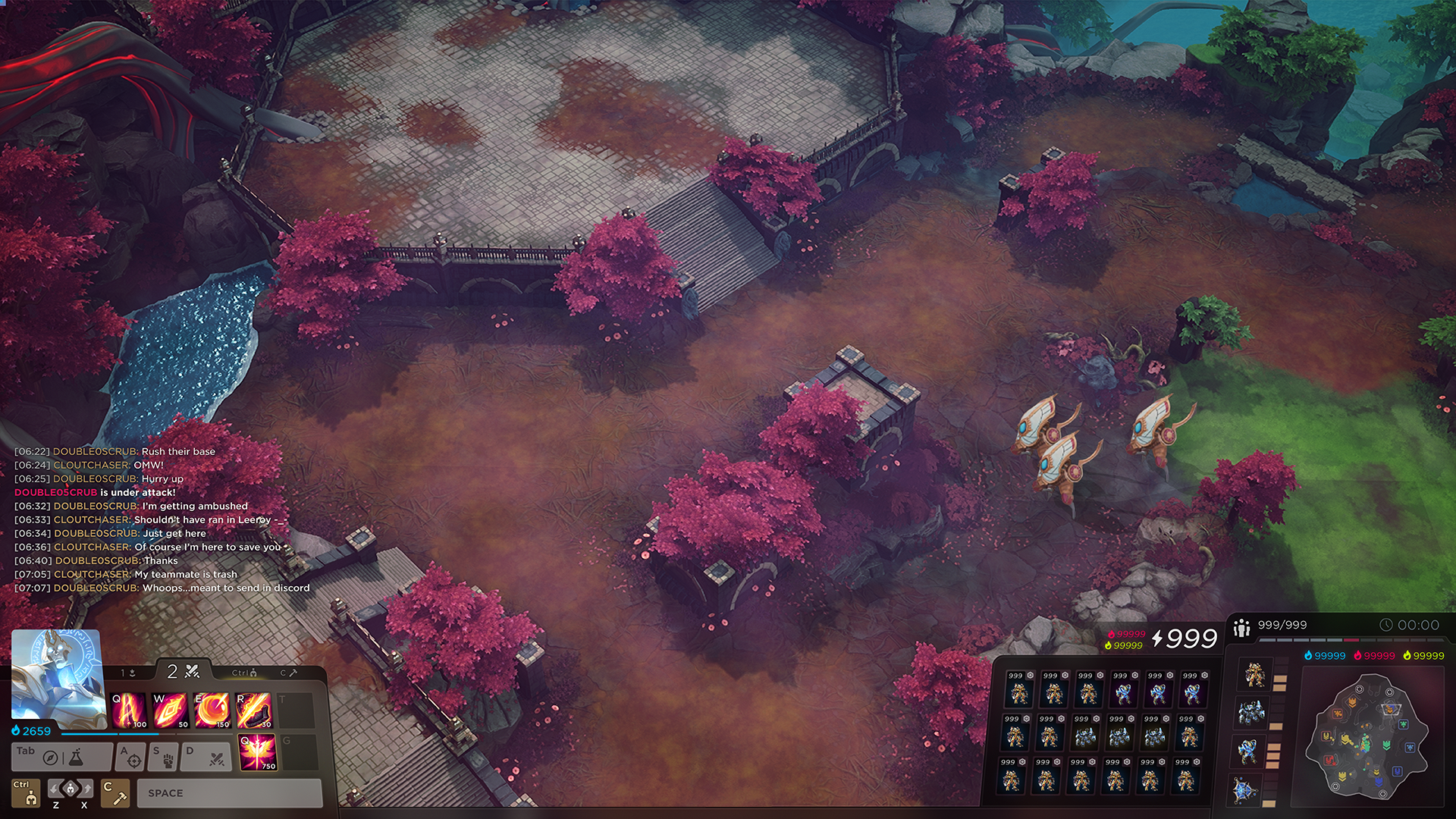This screenshot has width=1456, height=819.
Task: Click the A attack-move reticle icon
Action: [x=133, y=759]
